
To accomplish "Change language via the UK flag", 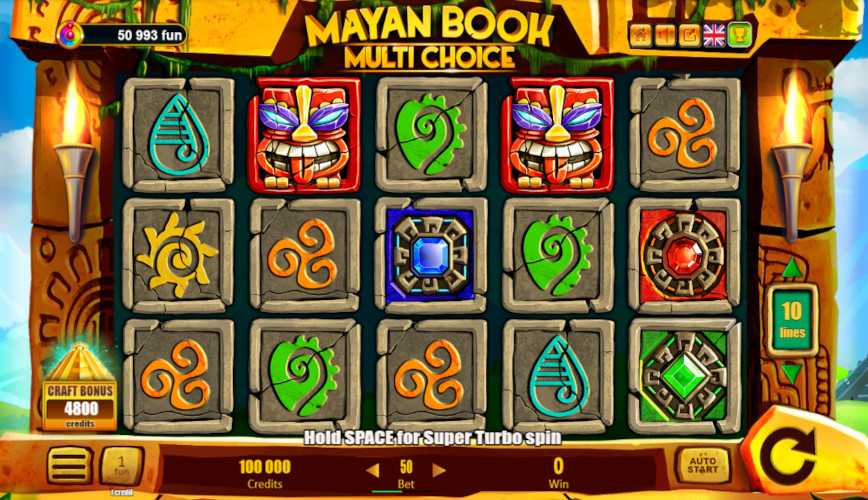I will coord(714,36).
